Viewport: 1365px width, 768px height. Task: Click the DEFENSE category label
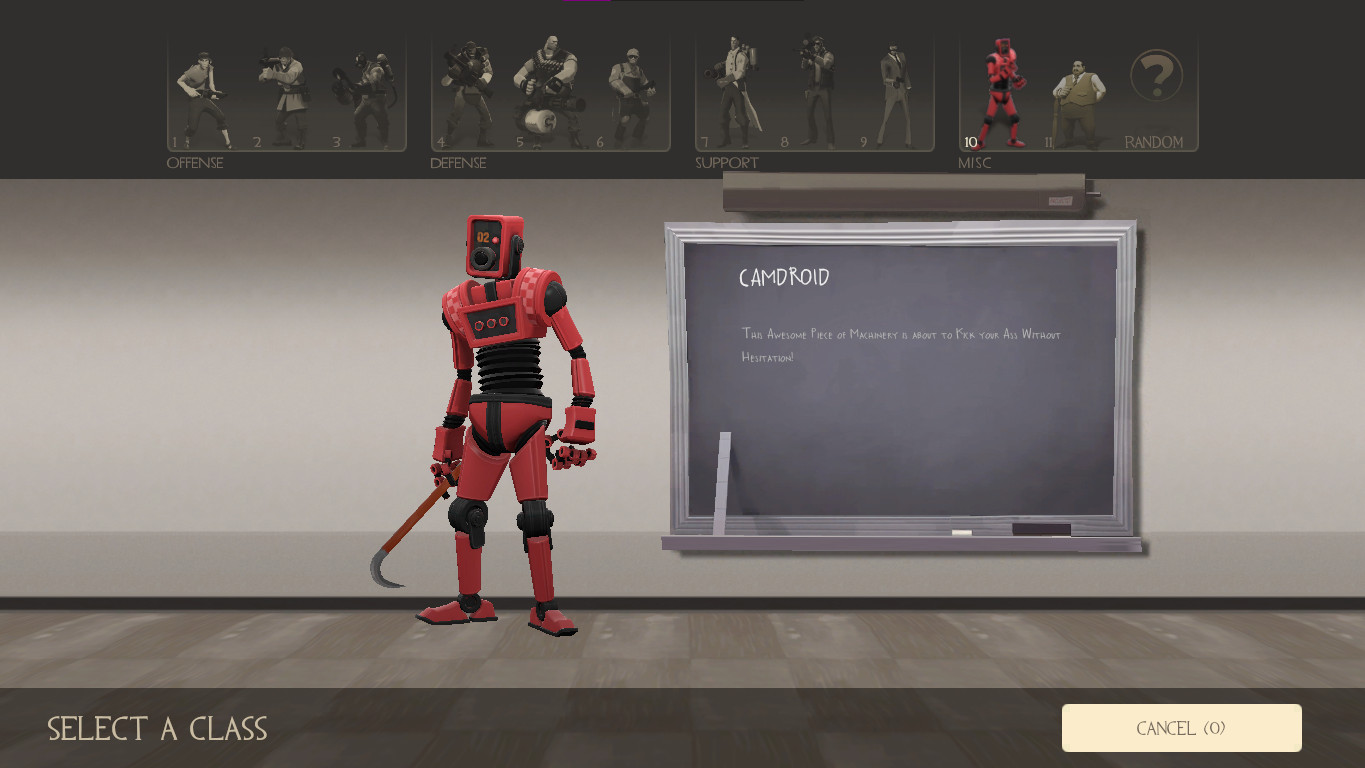tap(459, 163)
